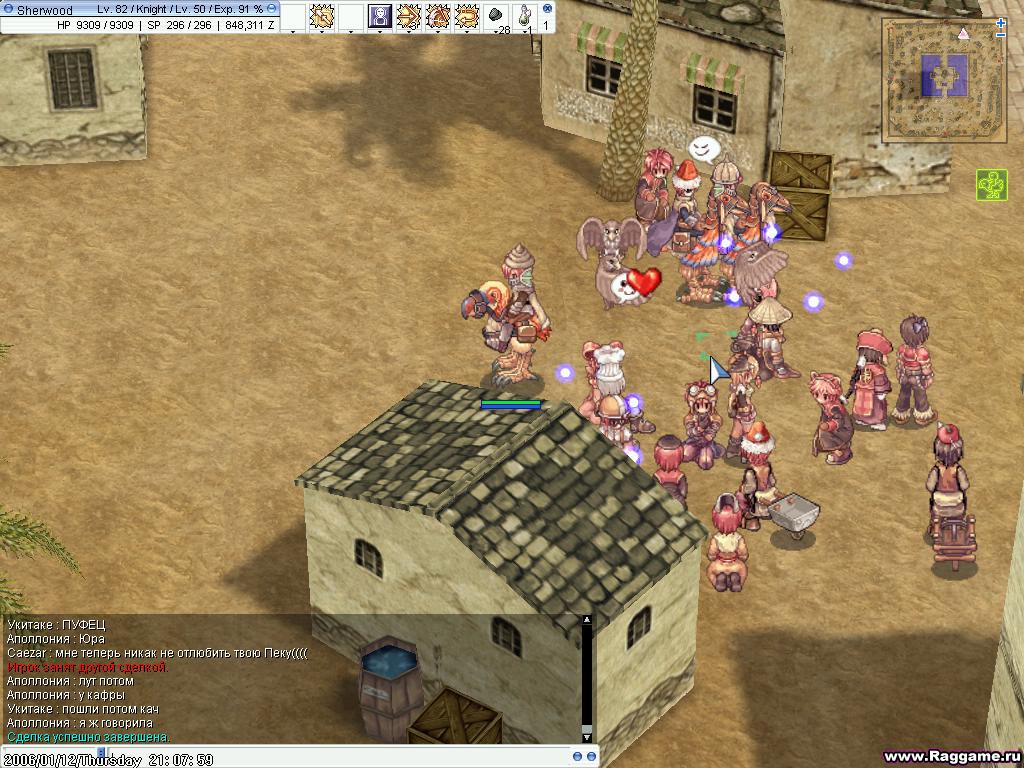Screen dimensions: 1024x768
Task: Close the hotkey bar with the blue button
Action: pyautogui.click(x=547, y=8)
